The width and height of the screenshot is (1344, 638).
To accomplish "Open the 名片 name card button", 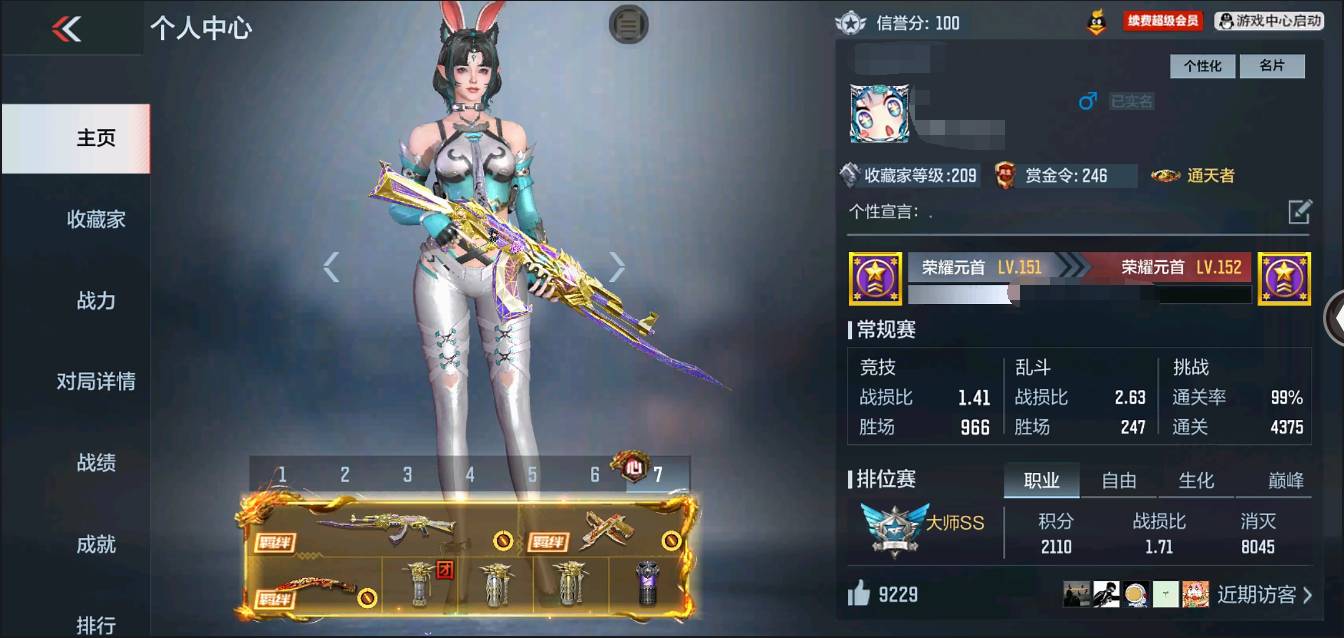I will 1272,66.
